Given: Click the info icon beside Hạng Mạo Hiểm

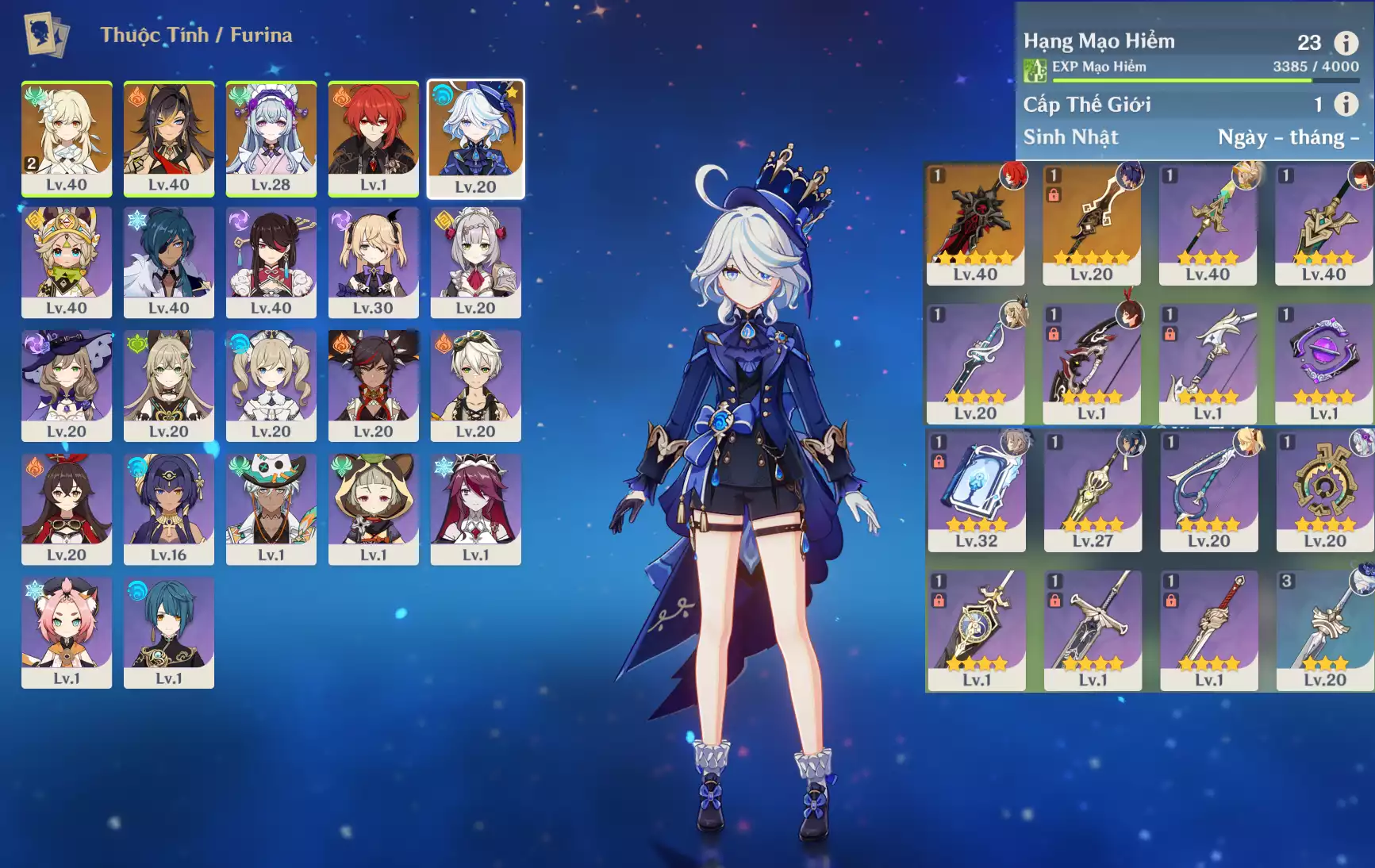Looking at the screenshot, I should coord(1346,42).
